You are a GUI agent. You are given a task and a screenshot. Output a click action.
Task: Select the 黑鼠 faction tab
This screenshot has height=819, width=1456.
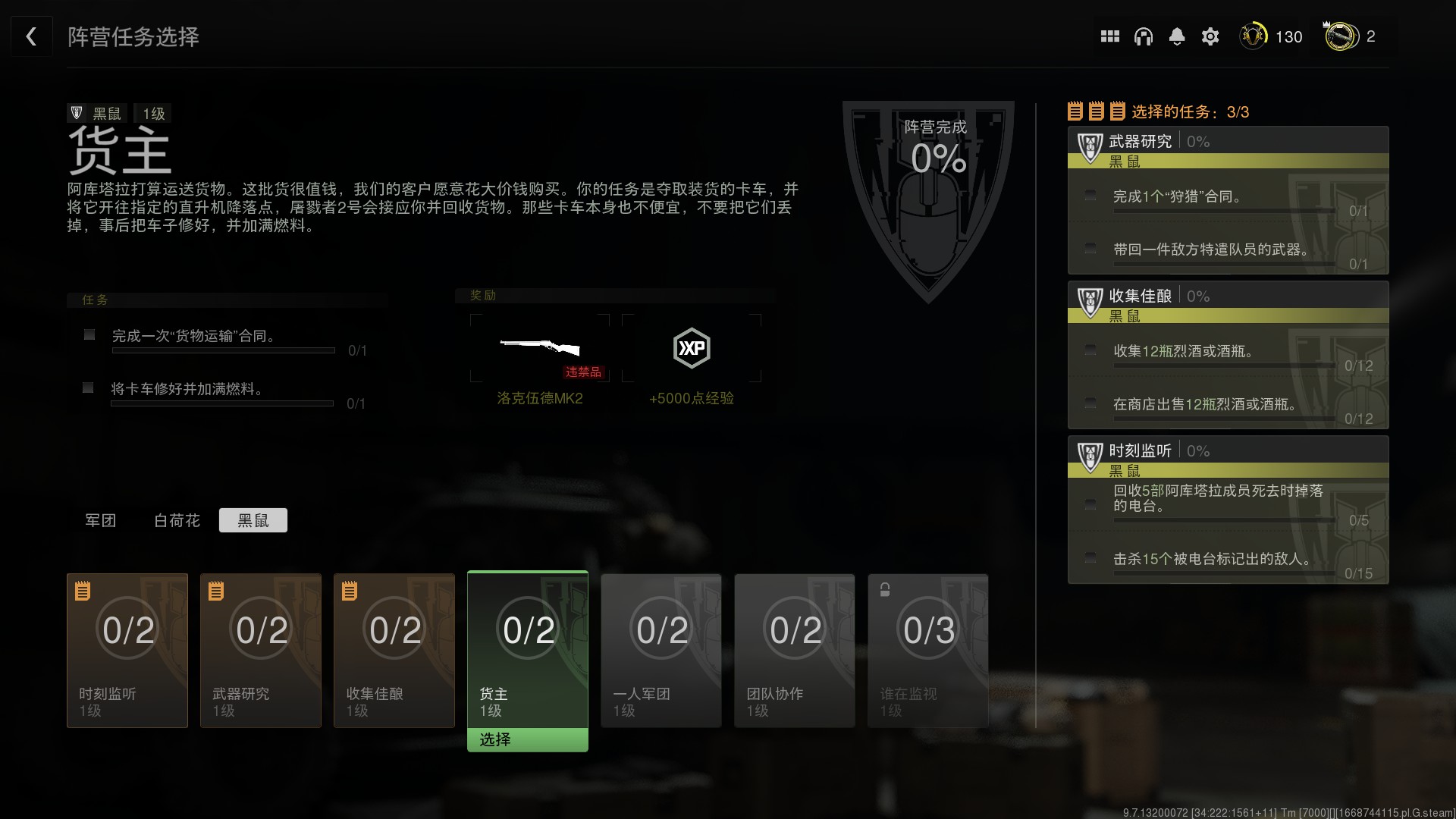pyautogui.click(x=253, y=520)
